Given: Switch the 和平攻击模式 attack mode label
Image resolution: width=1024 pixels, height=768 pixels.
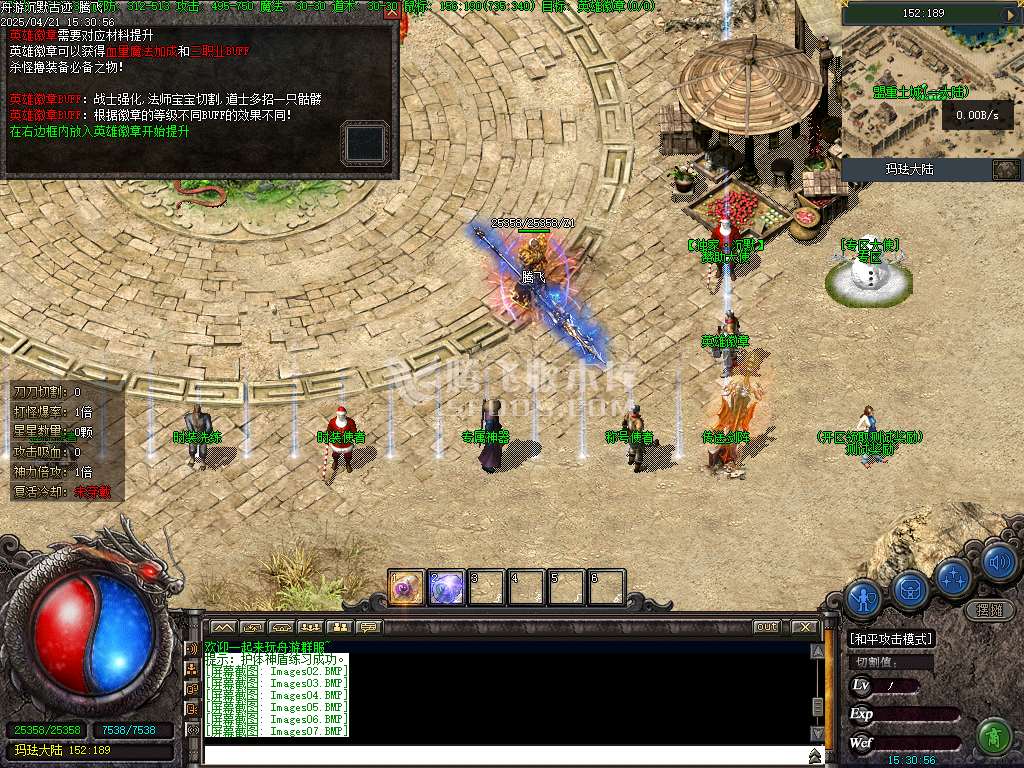Looking at the screenshot, I should pos(890,638).
